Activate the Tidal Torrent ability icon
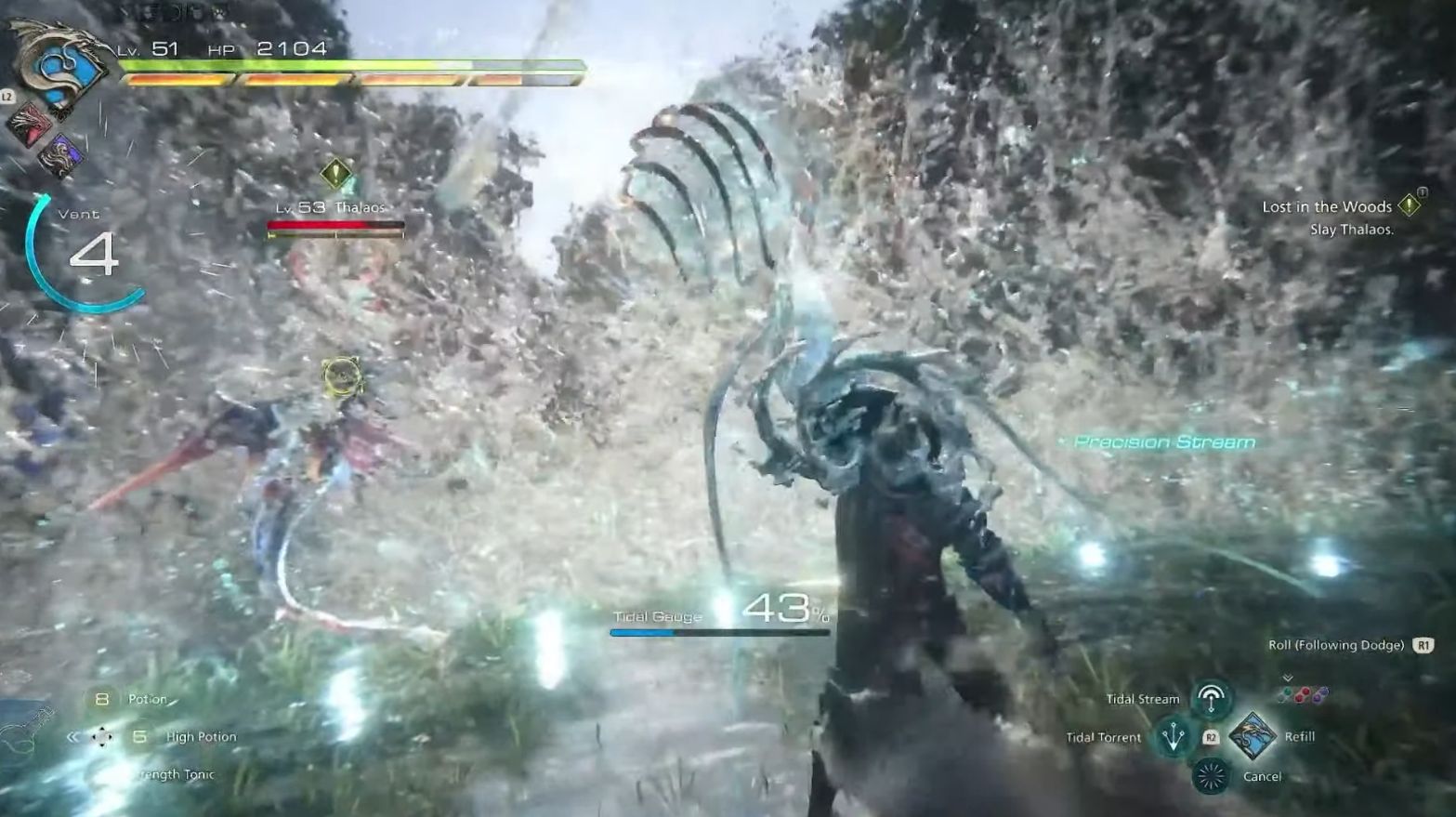 1174,737
